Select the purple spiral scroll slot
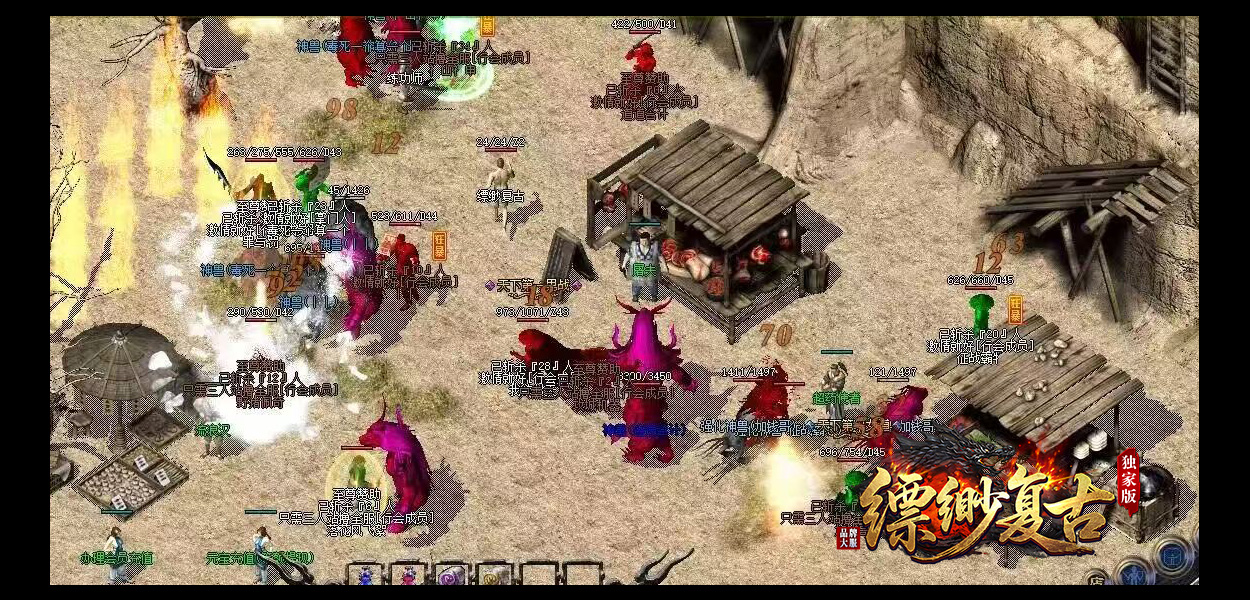The image size is (1250, 600). [451, 576]
